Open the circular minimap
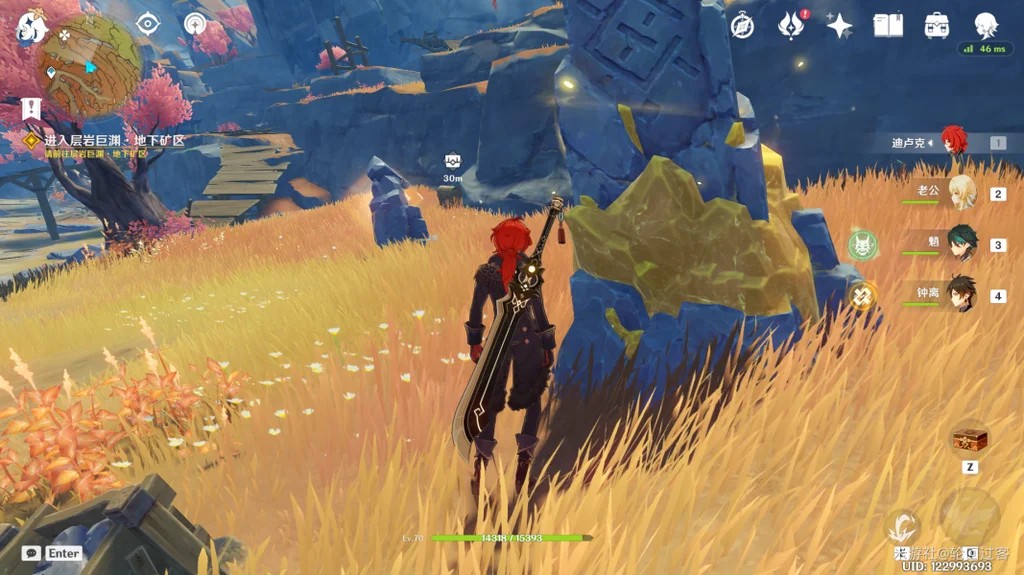The height and width of the screenshot is (575, 1024). [90, 66]
